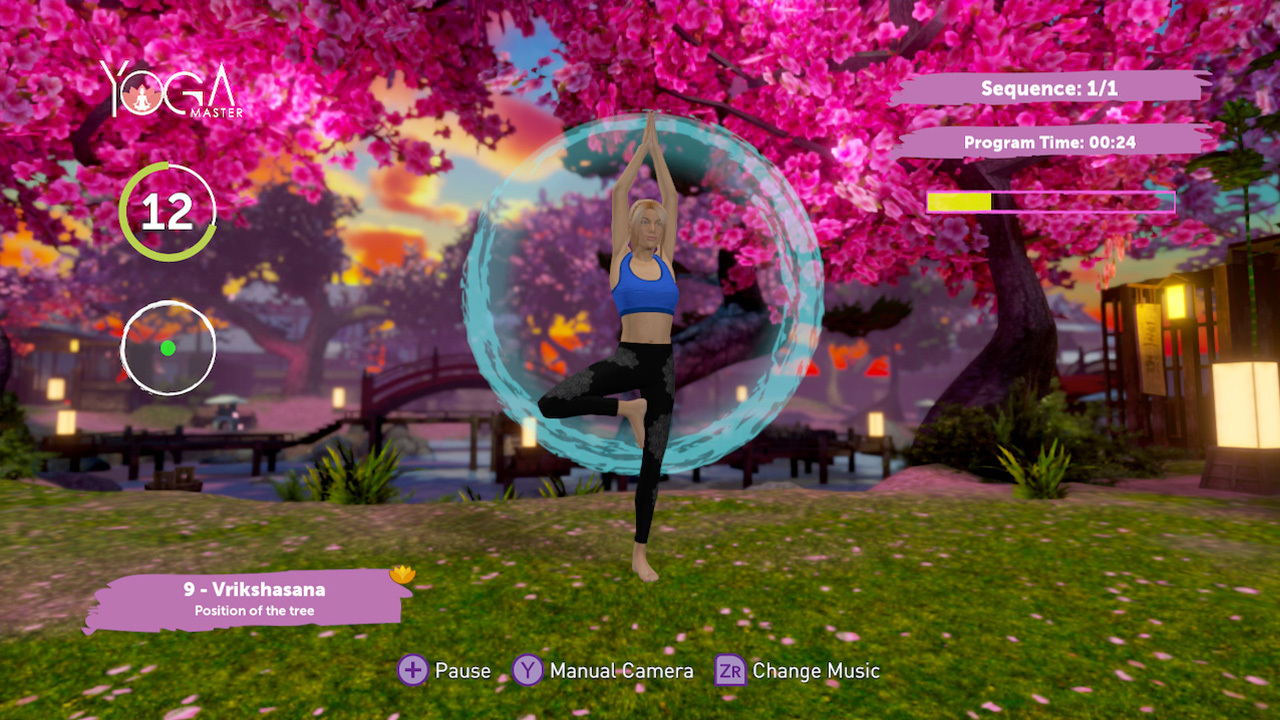This screenshot has width=1280, height=720.
Task: Click the + Pause button icon
Action: pos(411,671)
